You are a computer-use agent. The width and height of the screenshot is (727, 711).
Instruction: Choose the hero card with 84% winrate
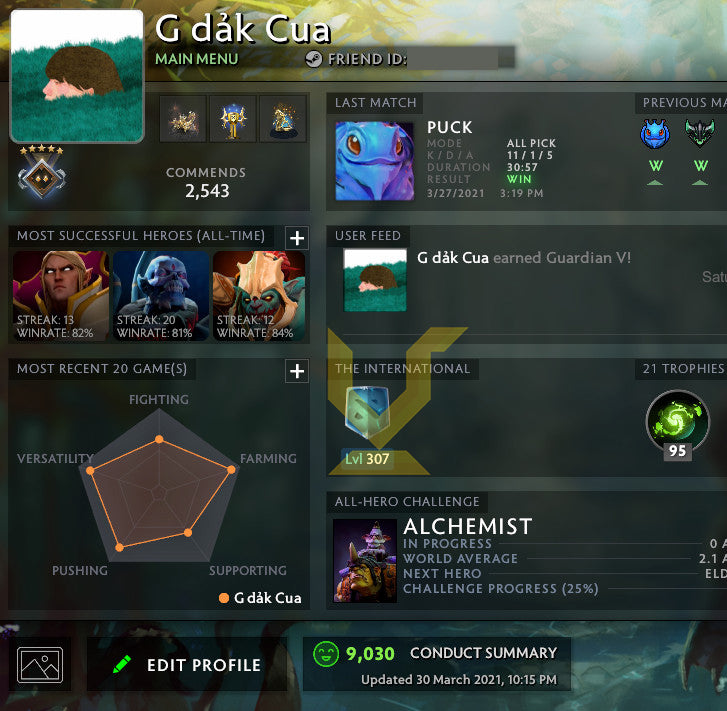tap(260, 296)
